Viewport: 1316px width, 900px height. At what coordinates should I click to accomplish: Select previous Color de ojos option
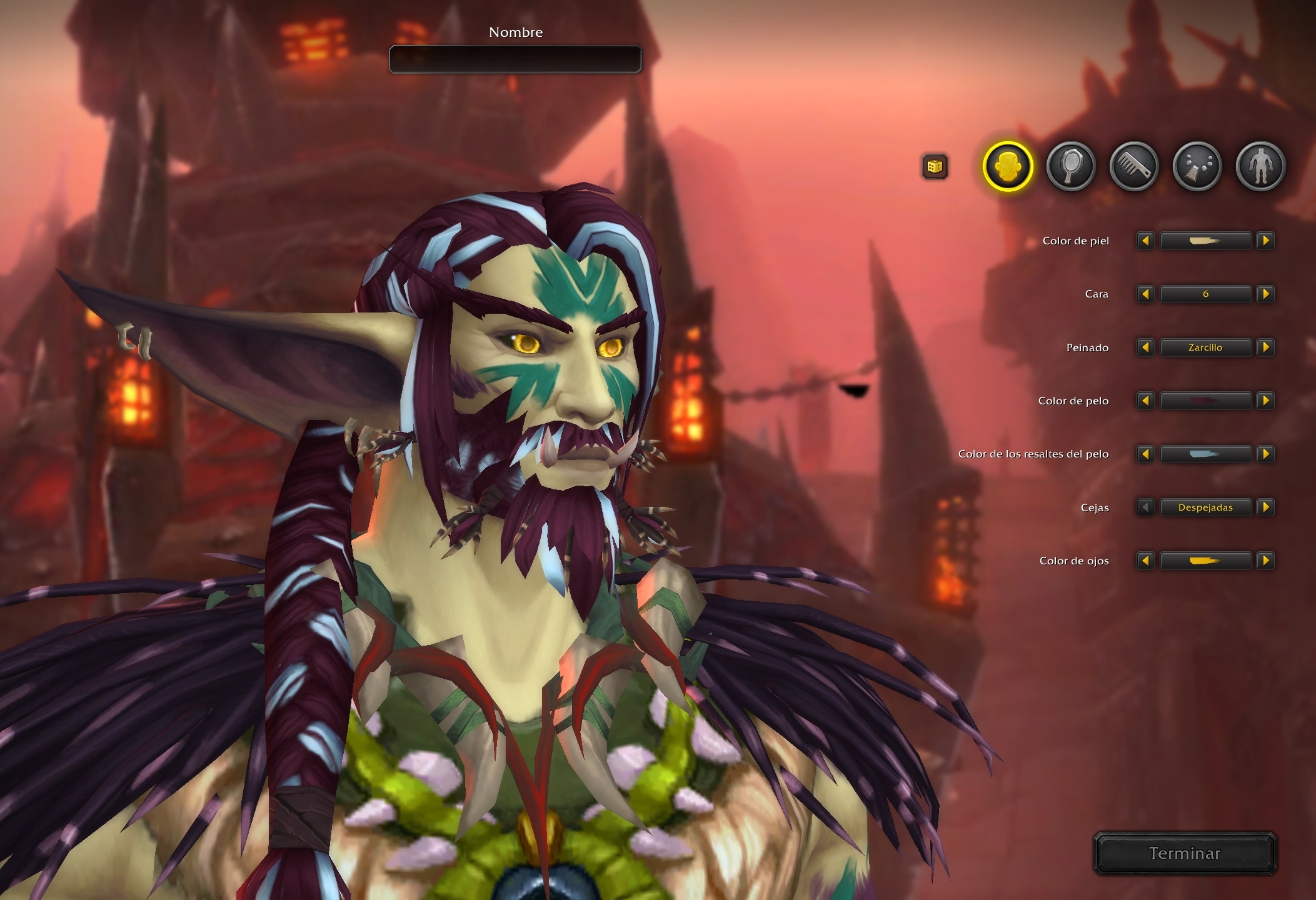[x=1145, y=561]
